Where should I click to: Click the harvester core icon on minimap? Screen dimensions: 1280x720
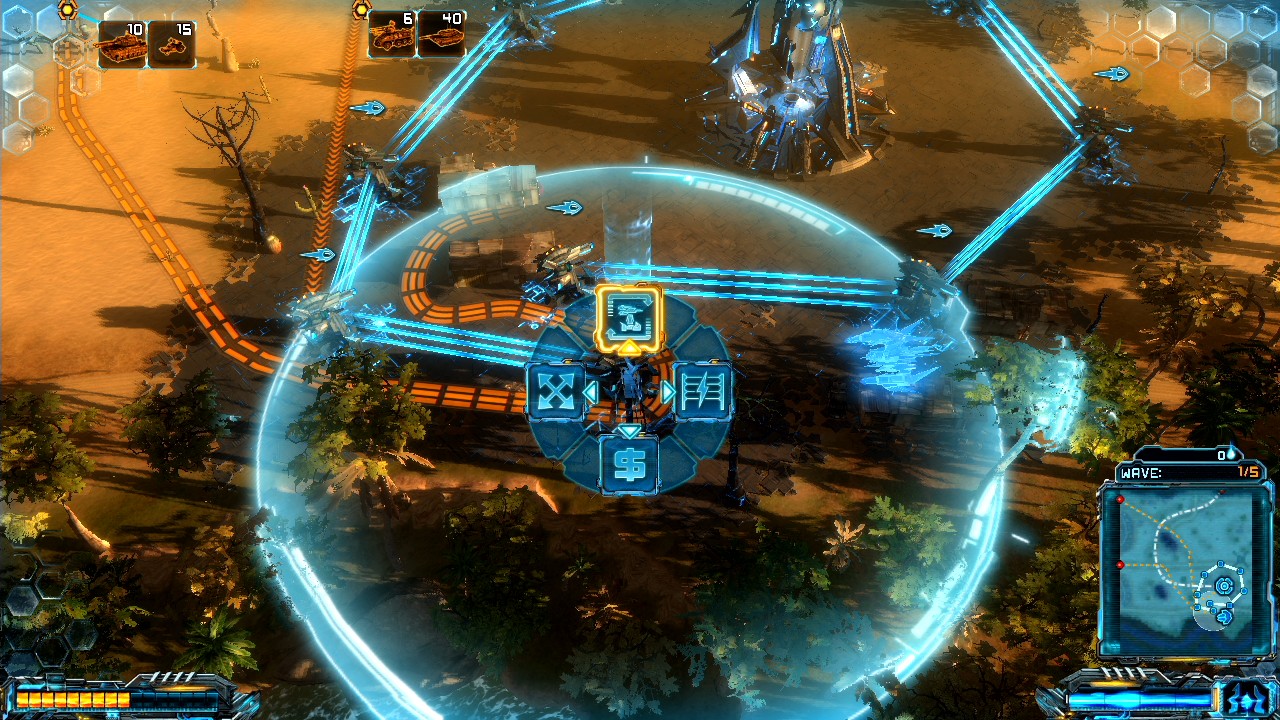tap(1224, 584)
